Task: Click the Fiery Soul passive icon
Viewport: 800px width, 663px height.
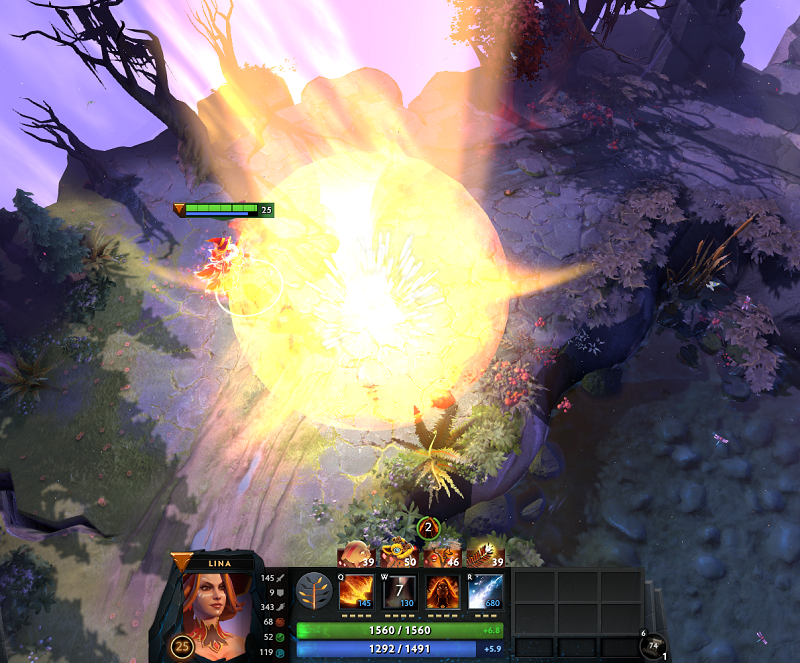Action: 442,591
